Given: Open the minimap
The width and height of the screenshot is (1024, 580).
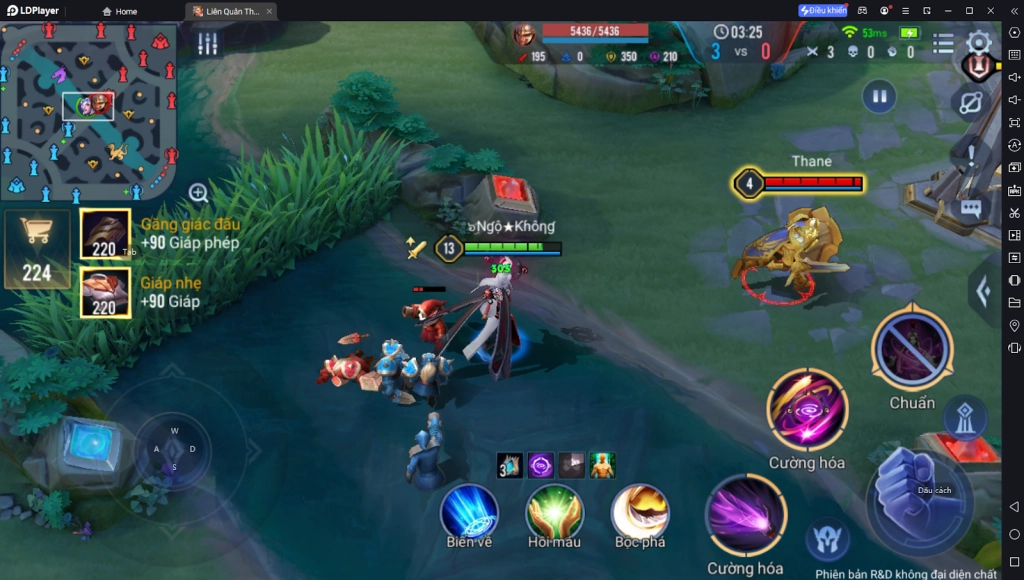Looking at the screenshot, I should tap(88, 110).
